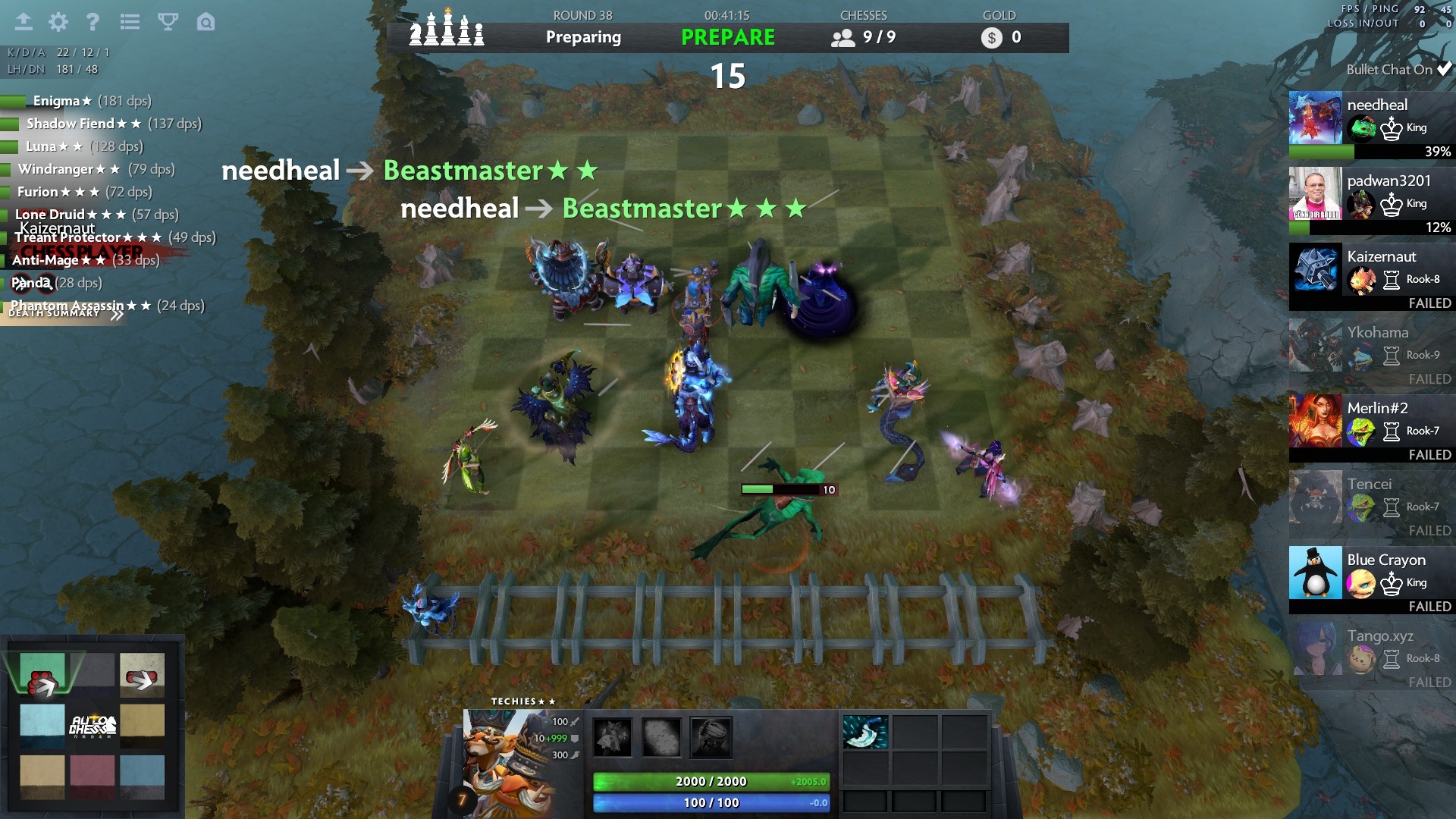Open the house search icon
The image size is (1456, 819).
click(206, 22)
